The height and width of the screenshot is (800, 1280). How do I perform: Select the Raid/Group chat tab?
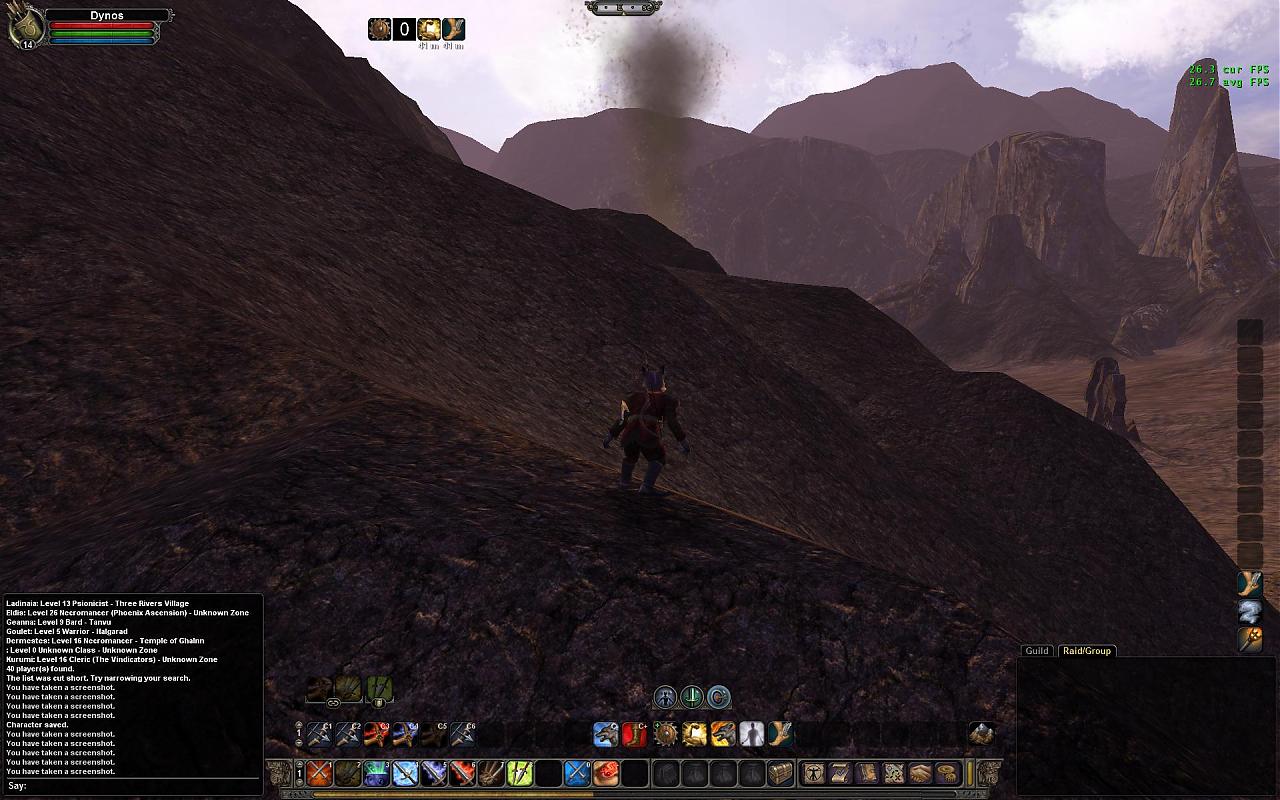[x=1086, y=651]
